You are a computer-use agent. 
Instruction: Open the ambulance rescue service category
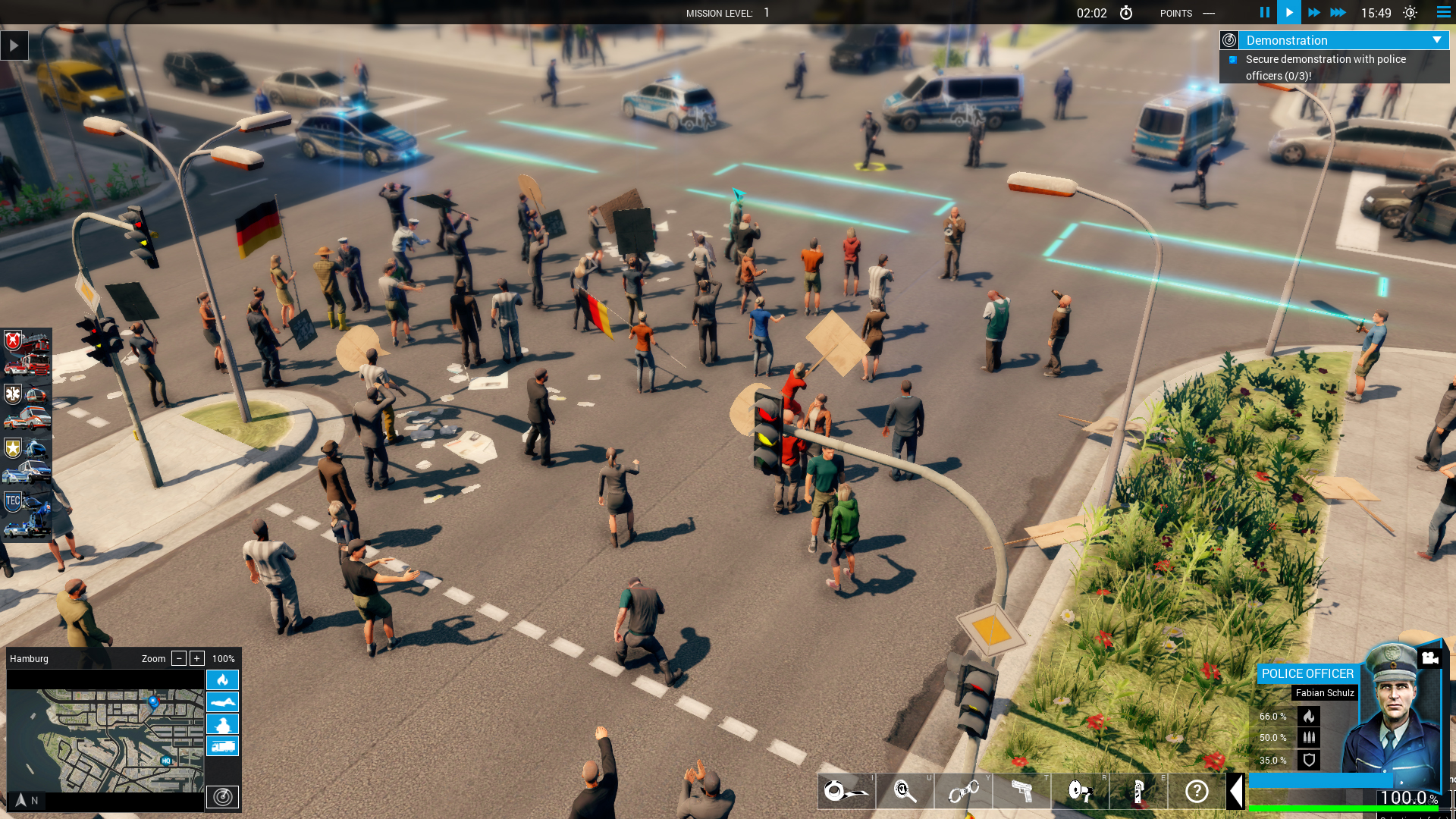[12, 393]
